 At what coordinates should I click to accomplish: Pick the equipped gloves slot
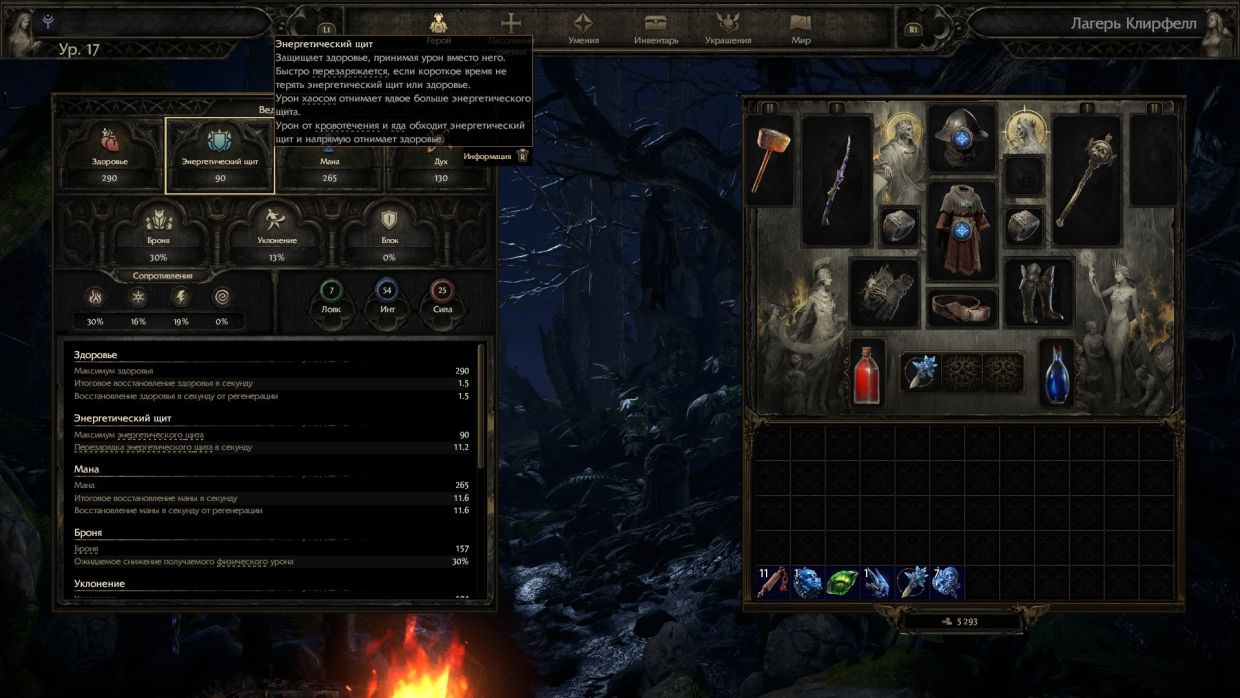[884, 292]
